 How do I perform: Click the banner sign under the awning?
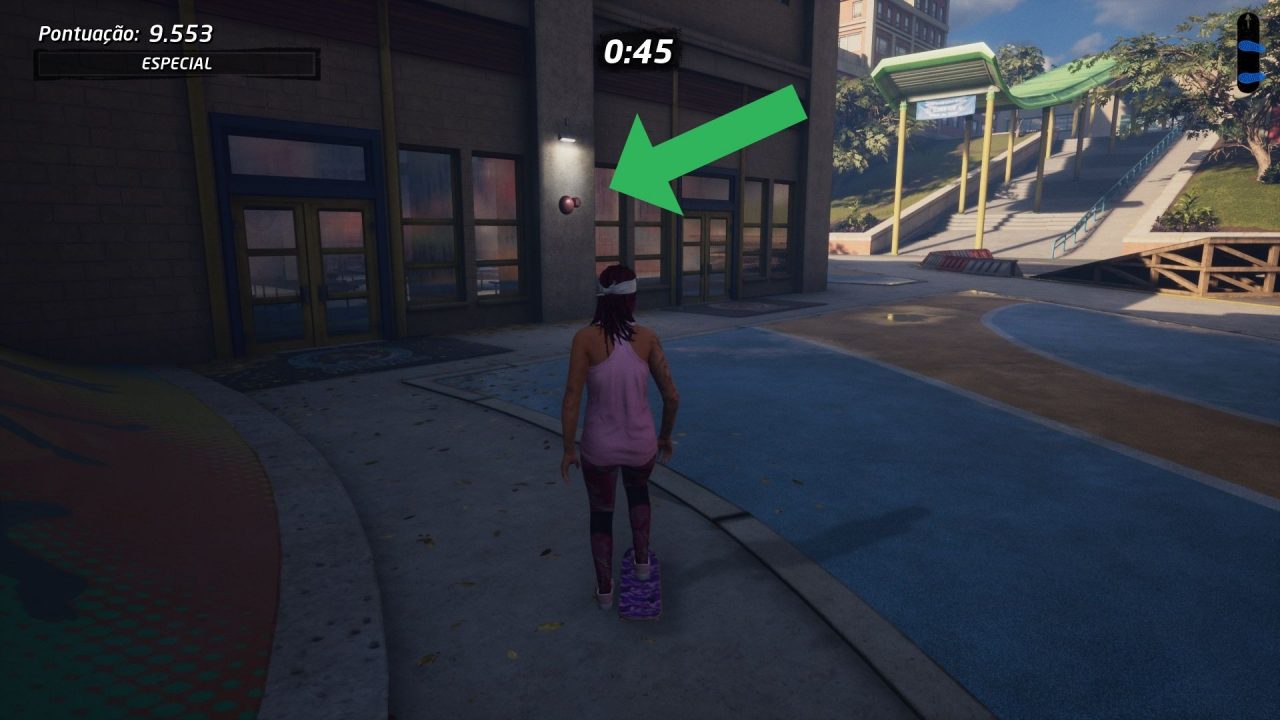(944, 107)
